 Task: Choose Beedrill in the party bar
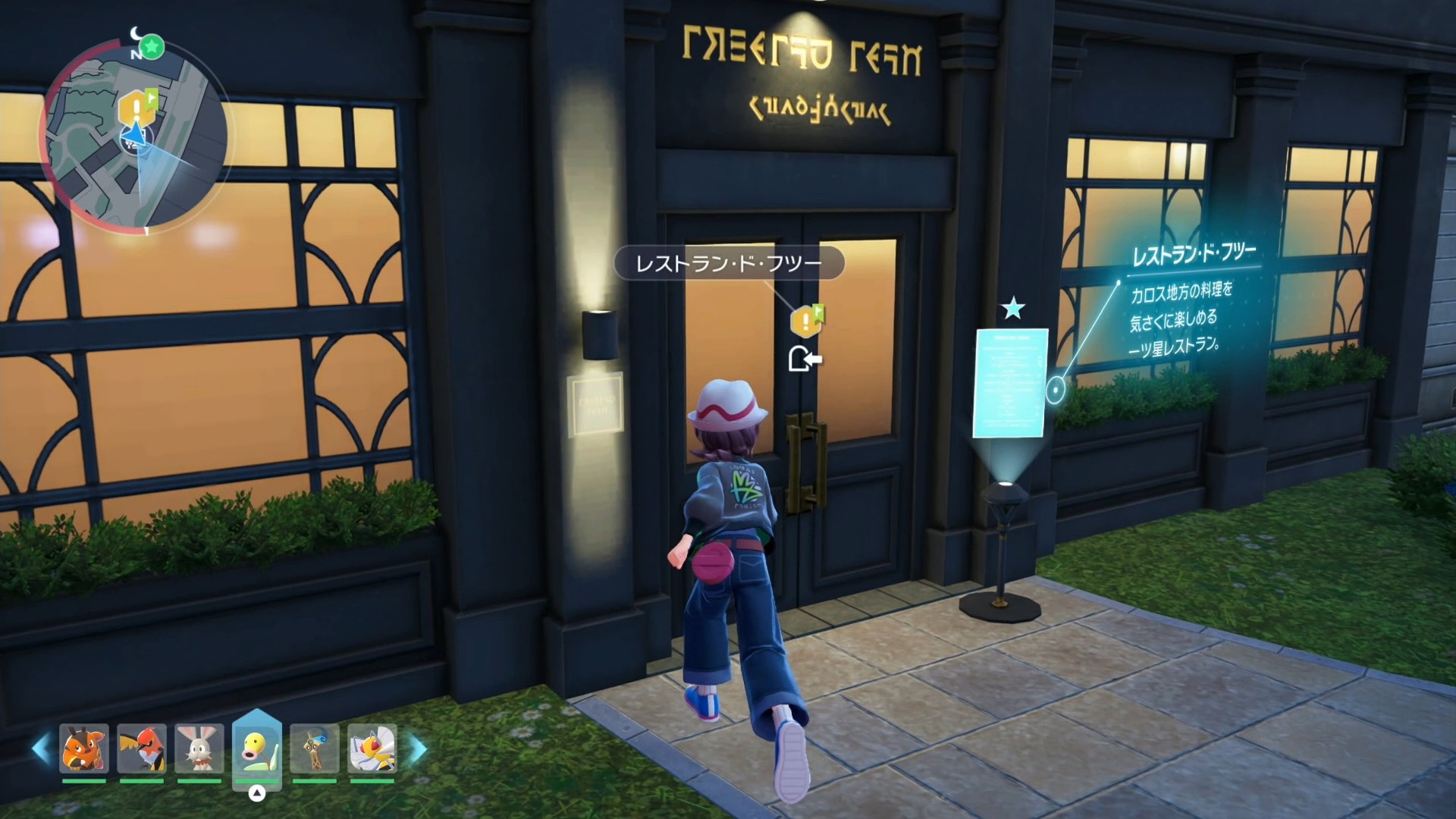pyautogui.click(x=372, y=748)
